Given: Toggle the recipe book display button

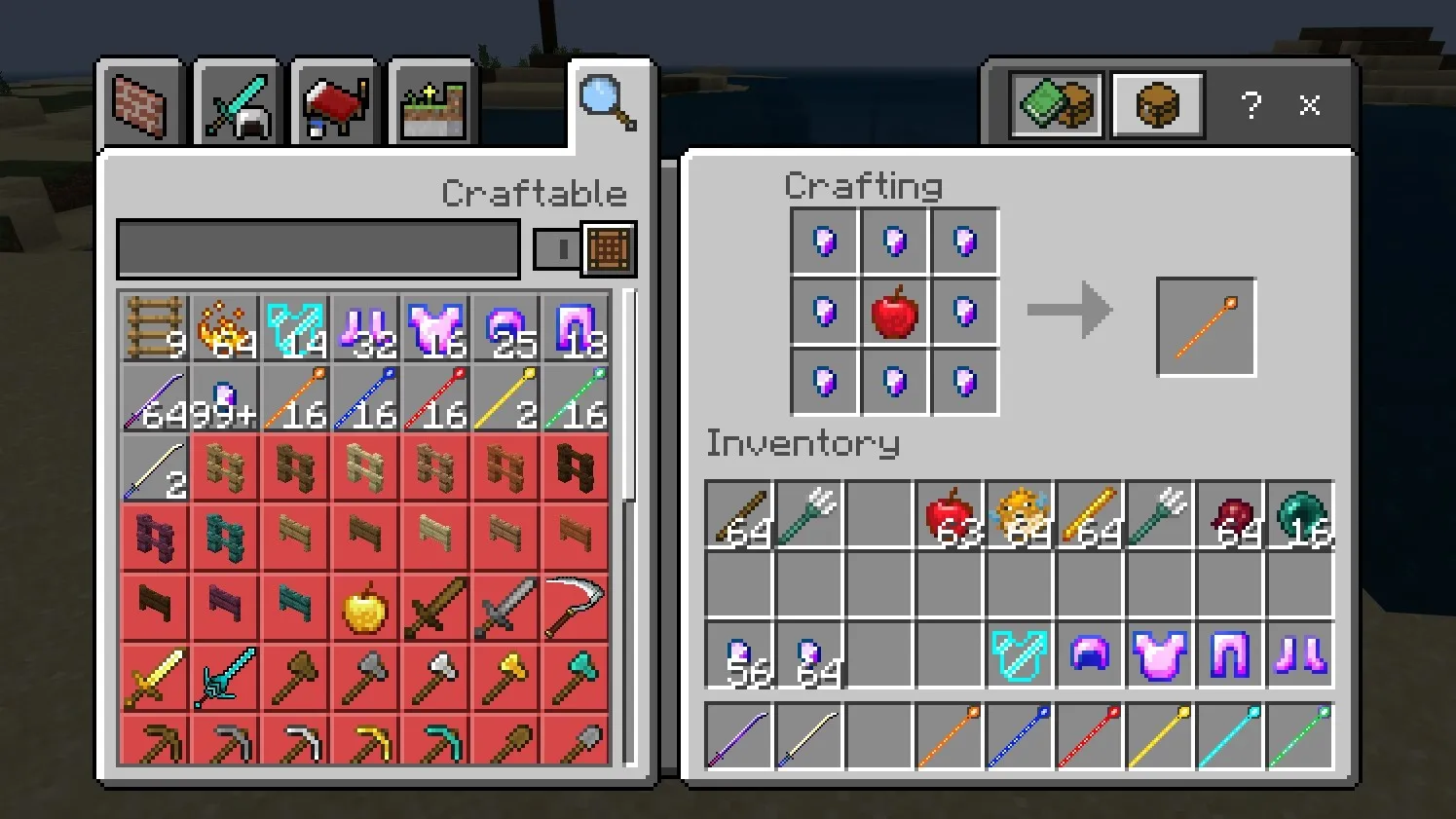Looking at the screenshot, I should point(1055,104).
